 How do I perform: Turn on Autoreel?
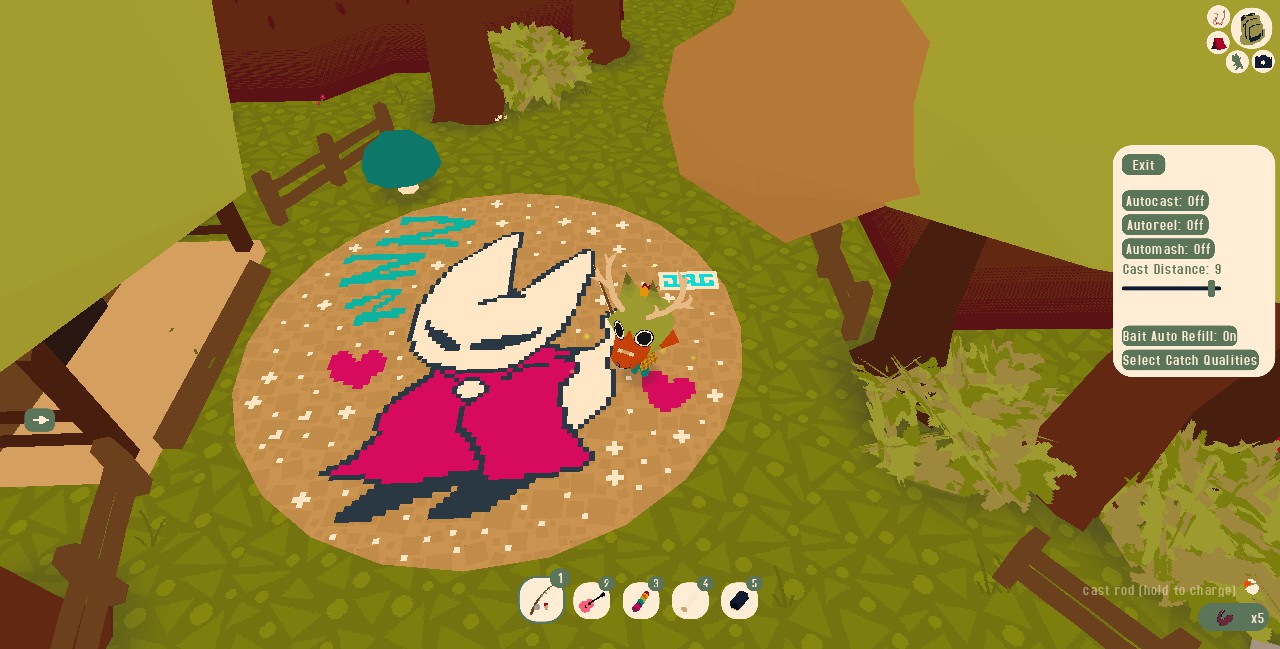coord(1165,225)
